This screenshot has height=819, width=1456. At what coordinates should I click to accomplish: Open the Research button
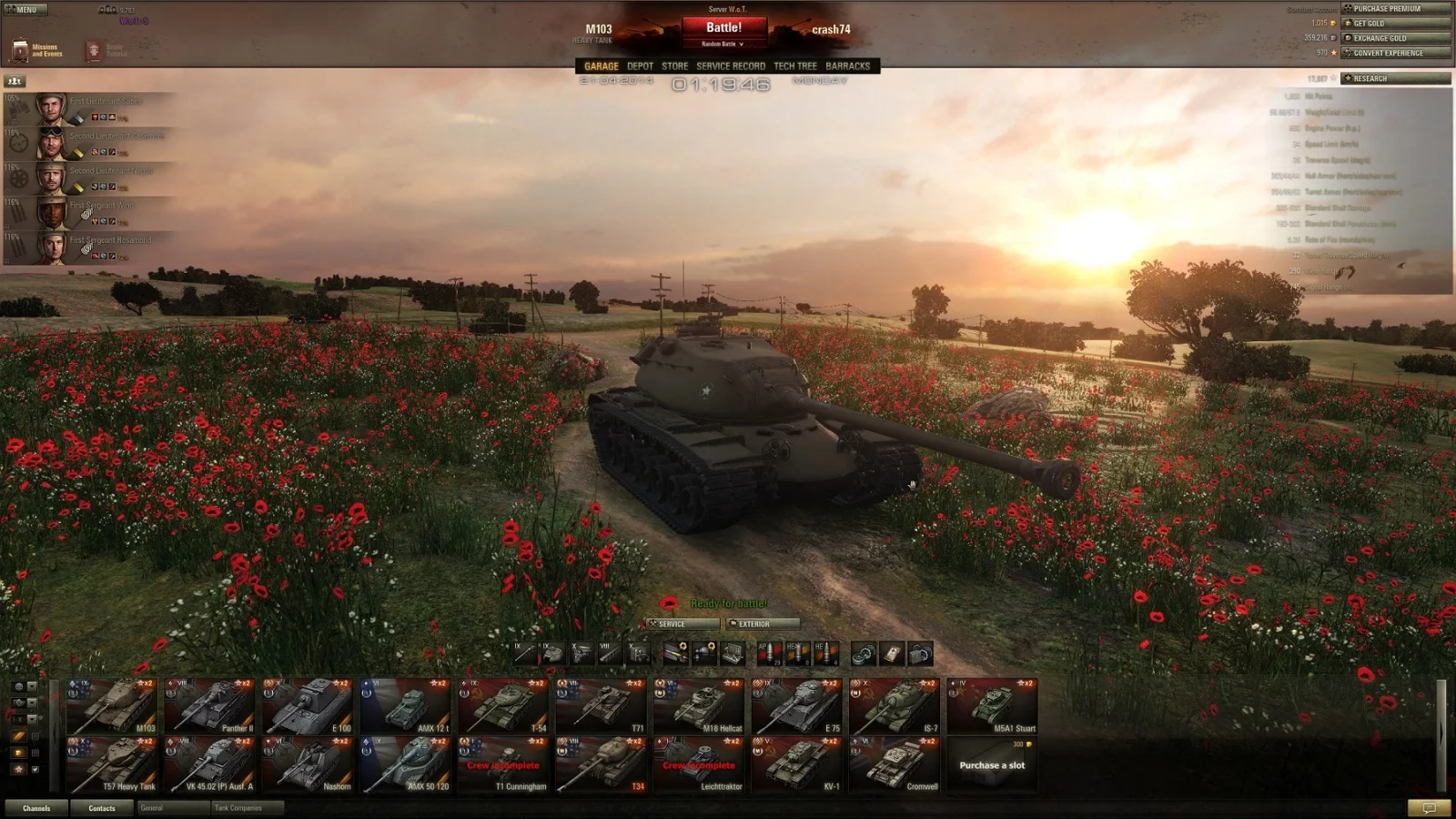pos(1395,78)
